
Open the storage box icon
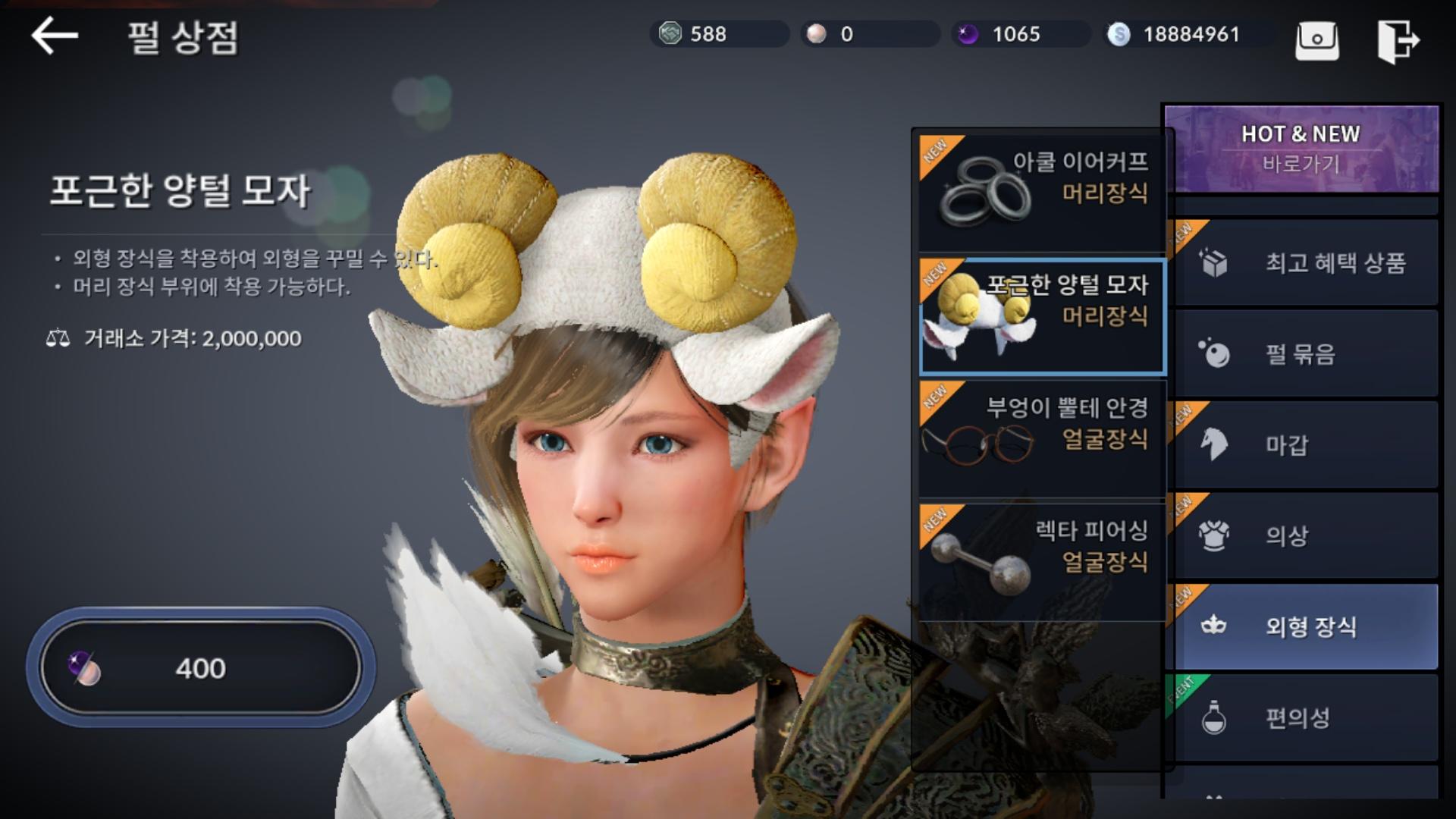pos(1316,39)
